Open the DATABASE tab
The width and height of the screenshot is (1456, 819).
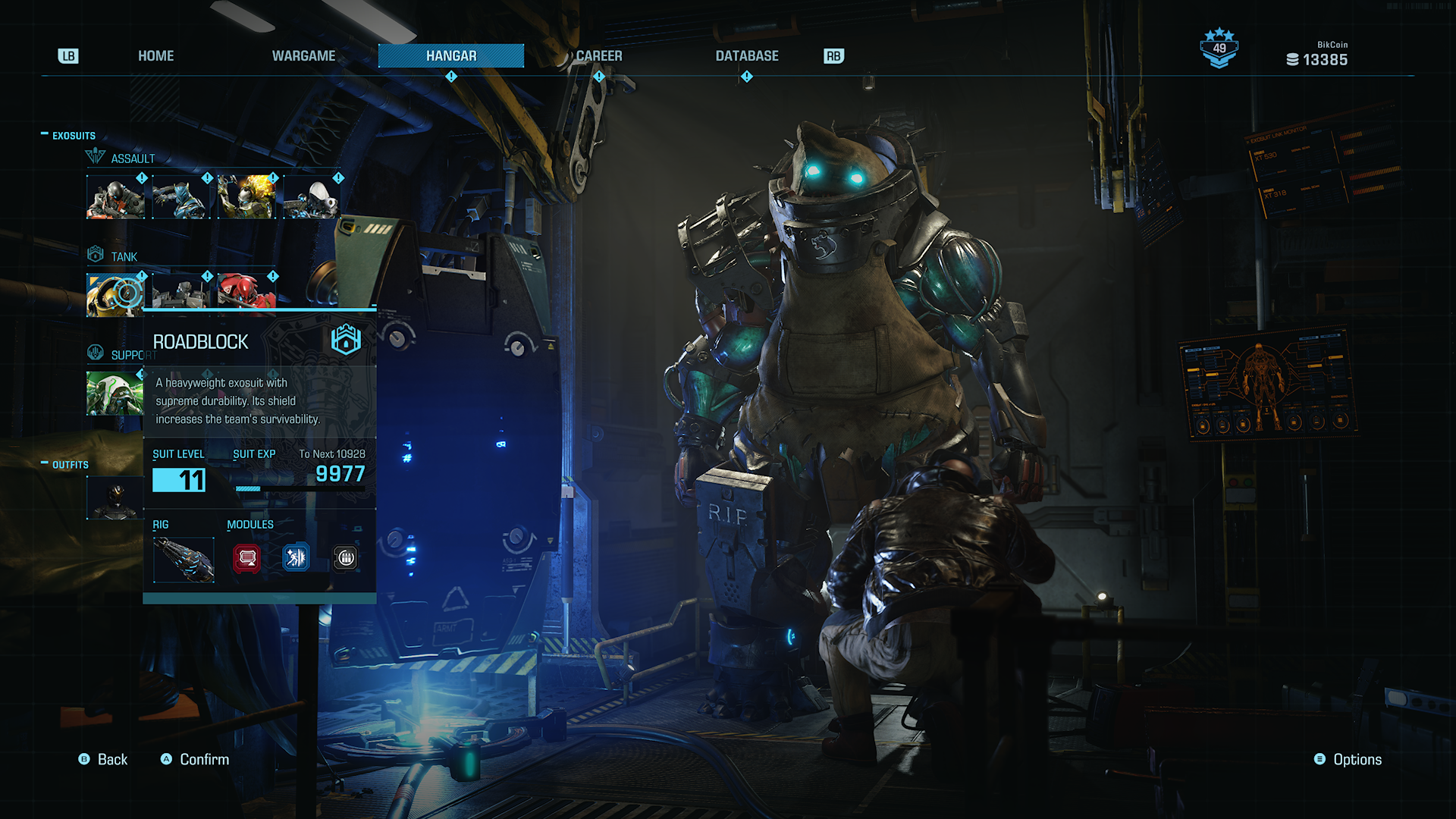tap(746, 56)
